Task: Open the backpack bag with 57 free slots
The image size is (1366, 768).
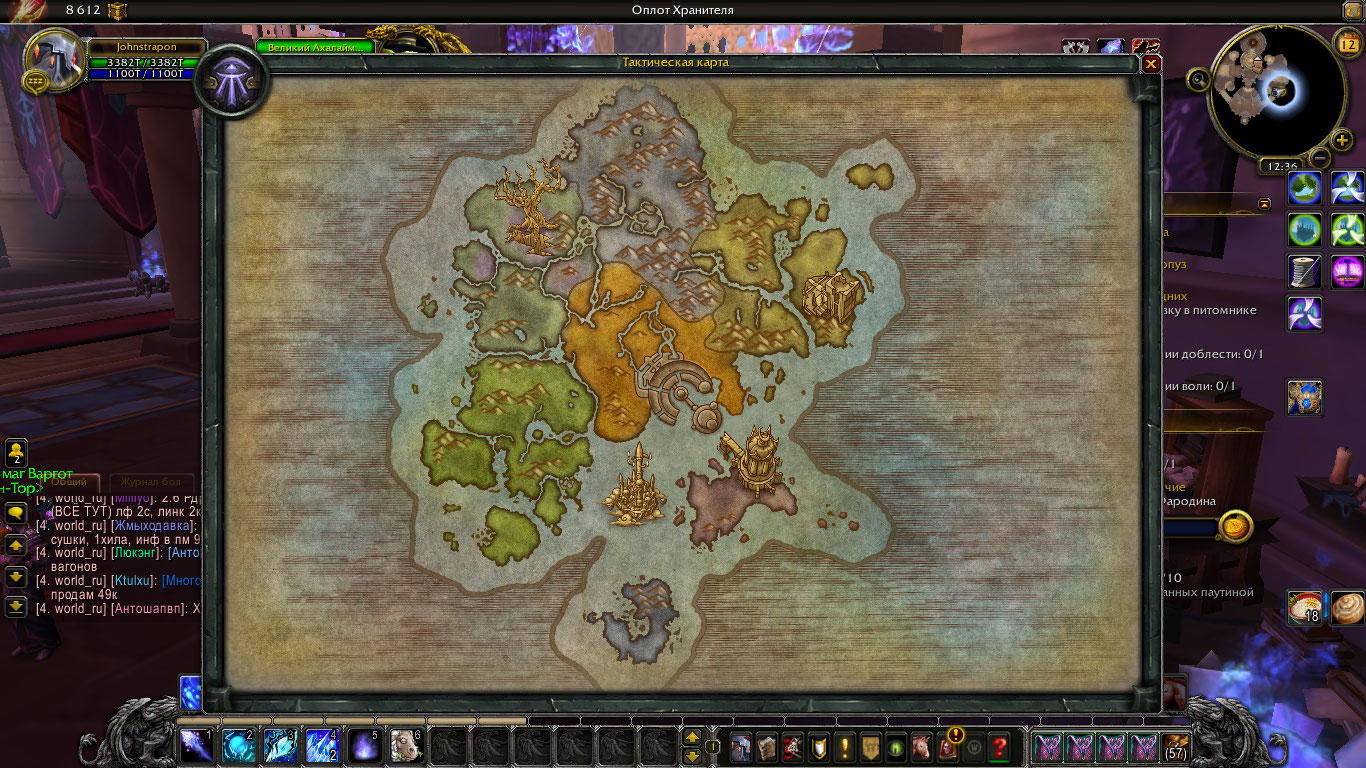Action: coord(1176,746)
